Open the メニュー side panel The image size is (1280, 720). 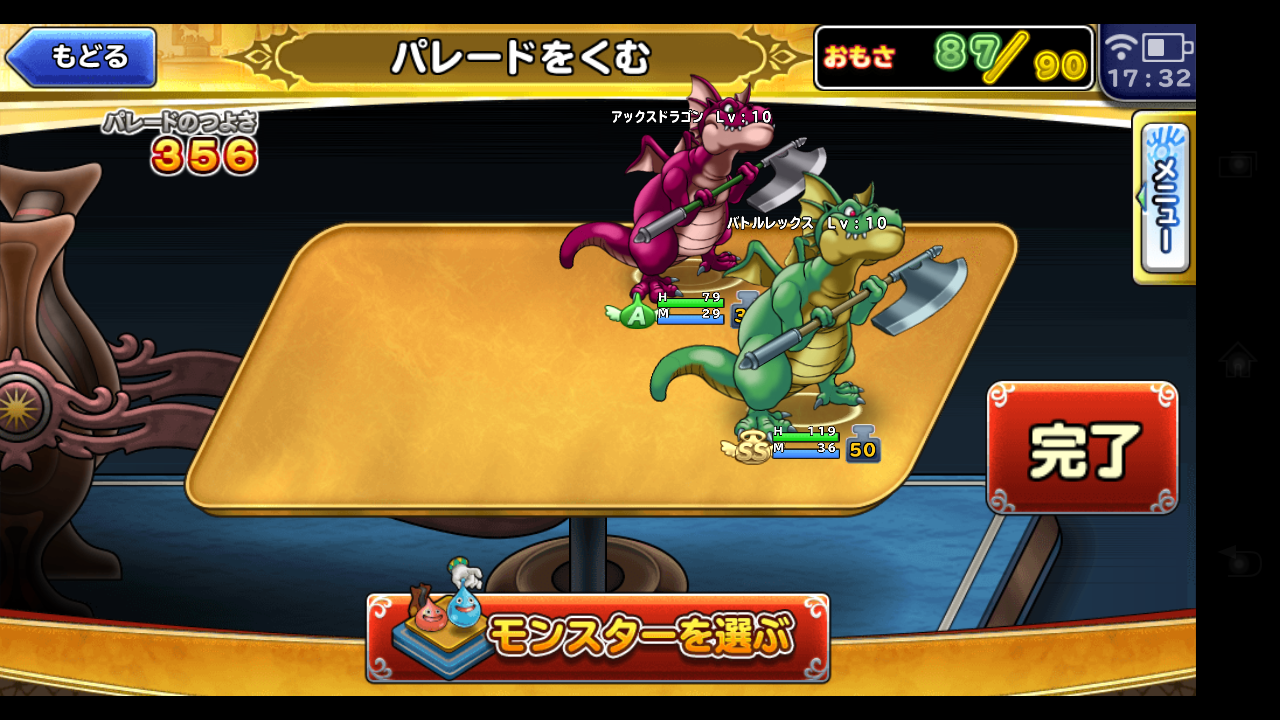[1163, 195]
